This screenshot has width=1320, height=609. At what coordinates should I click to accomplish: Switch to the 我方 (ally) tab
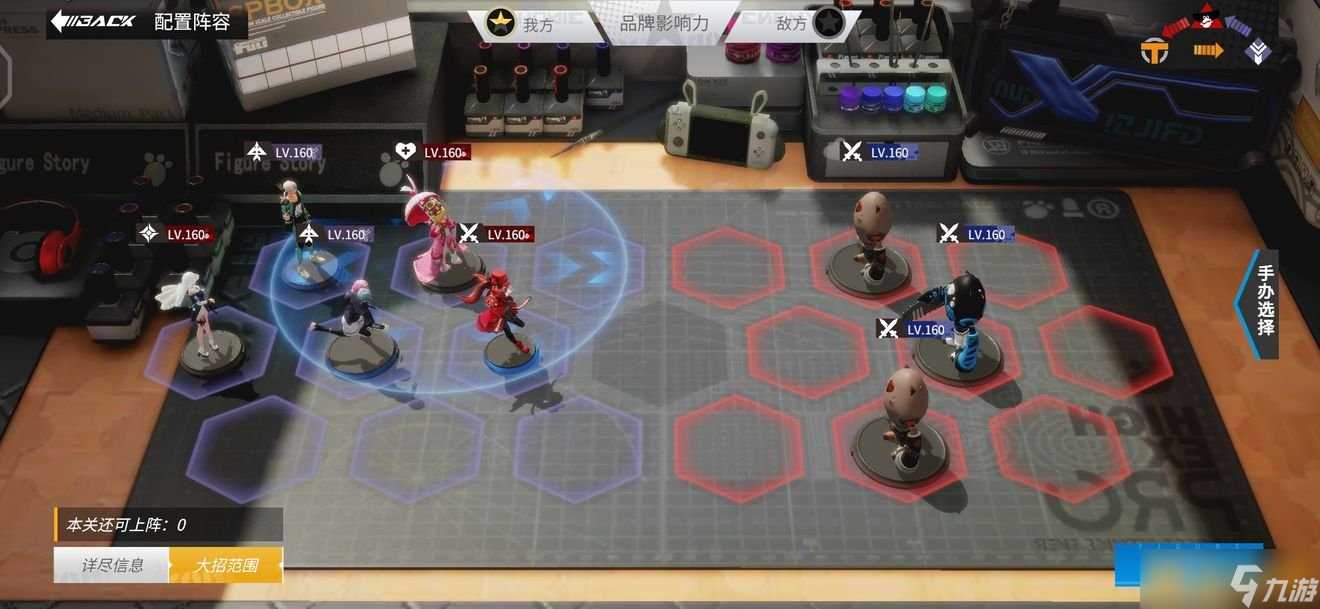pyautogui.click(x=523, y=23)
